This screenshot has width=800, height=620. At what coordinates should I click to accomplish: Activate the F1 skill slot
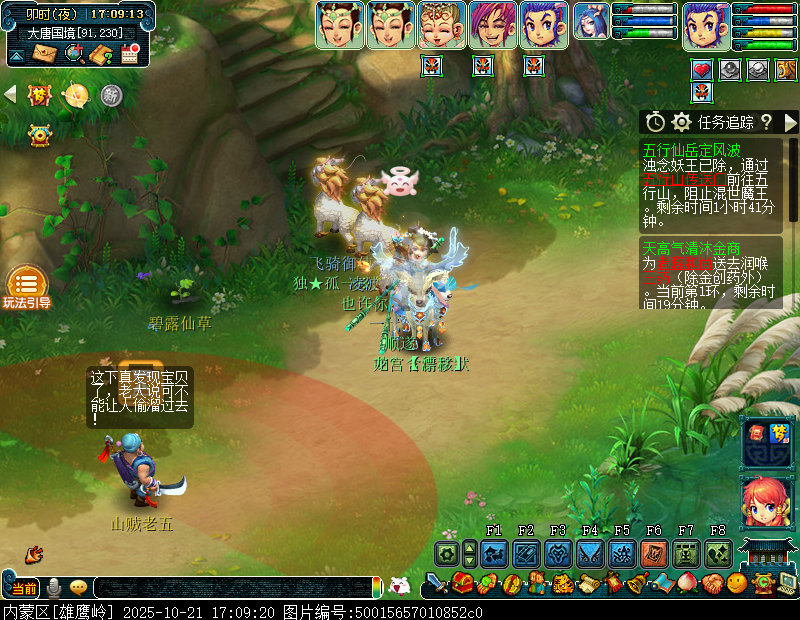pyautogui.click(x=494, y=554)
